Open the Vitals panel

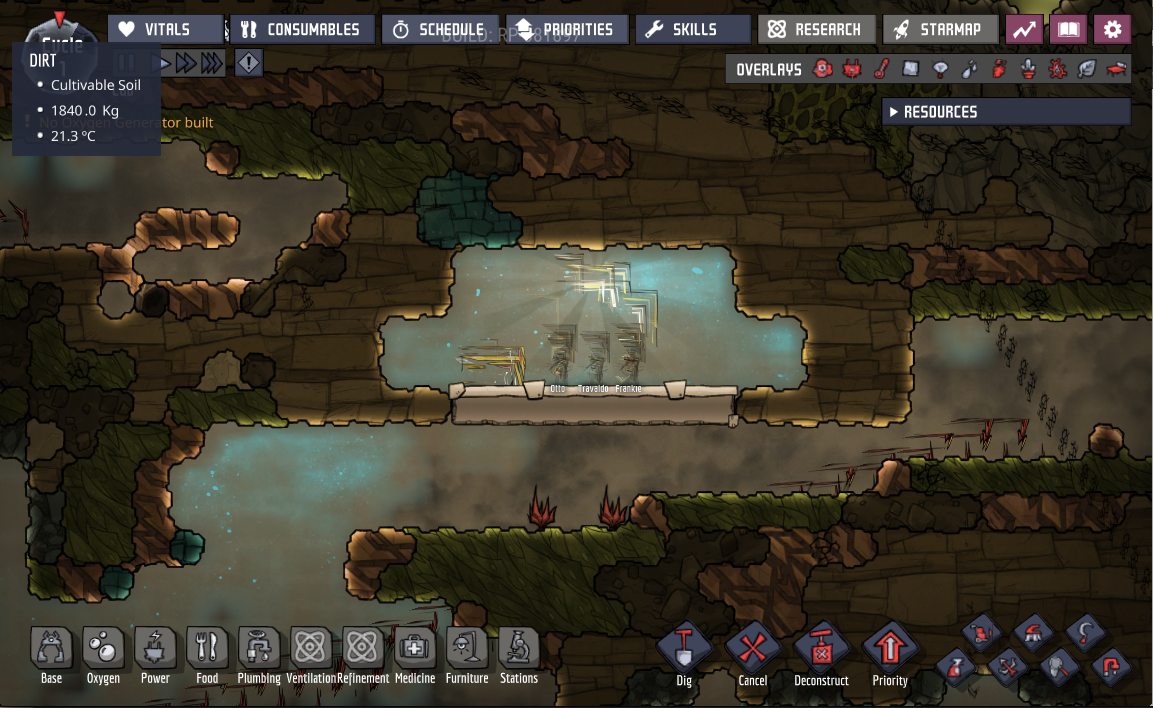[x=166, y=30]
